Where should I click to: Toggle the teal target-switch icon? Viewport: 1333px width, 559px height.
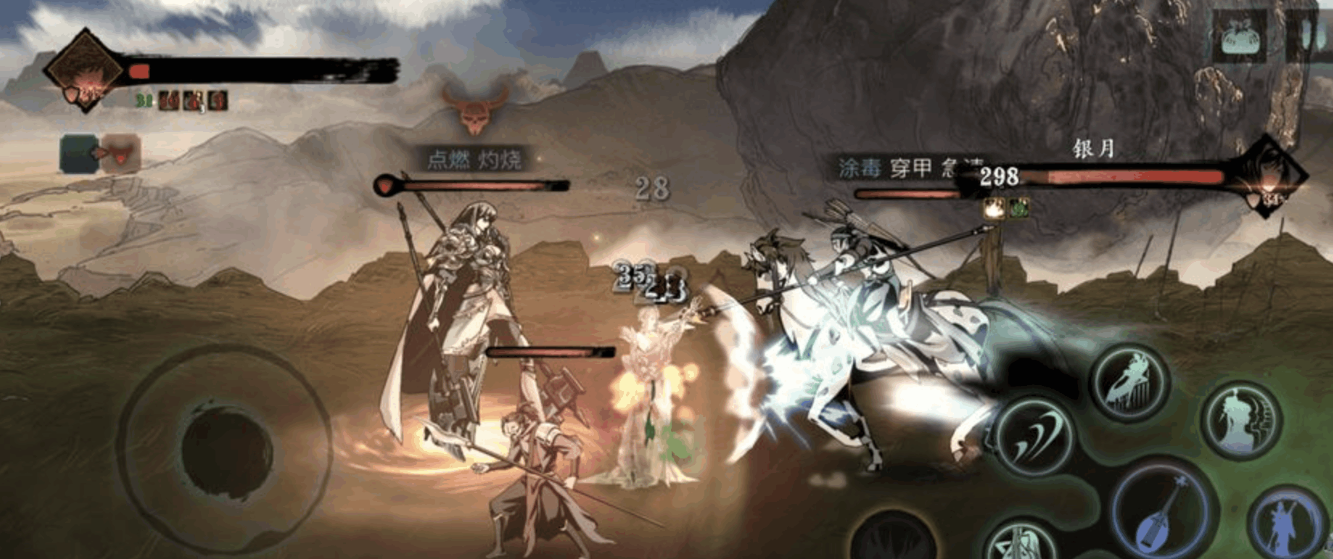(x=79, y=154)
